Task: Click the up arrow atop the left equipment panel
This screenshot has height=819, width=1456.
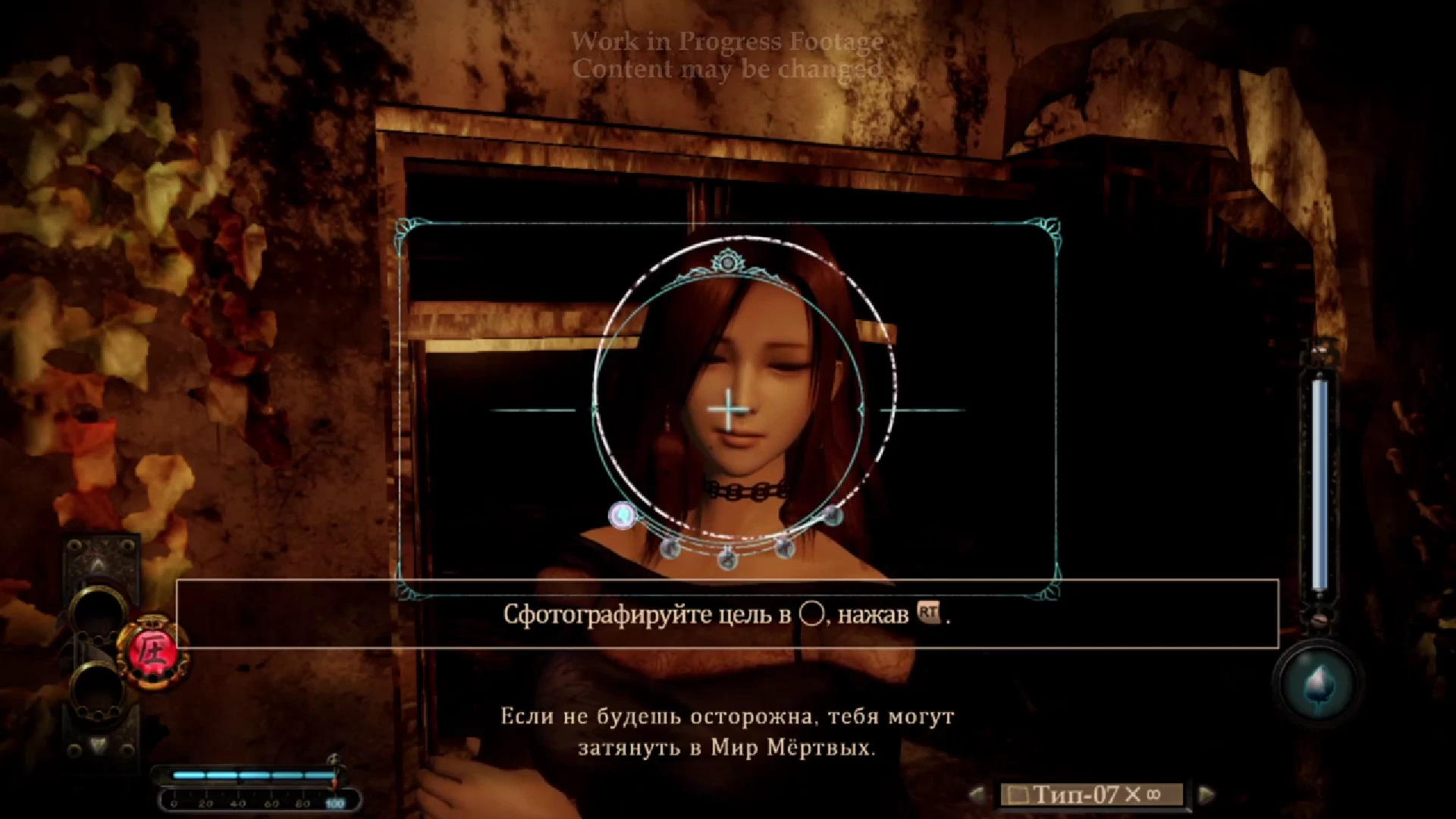Action: [x=97, y=563]
